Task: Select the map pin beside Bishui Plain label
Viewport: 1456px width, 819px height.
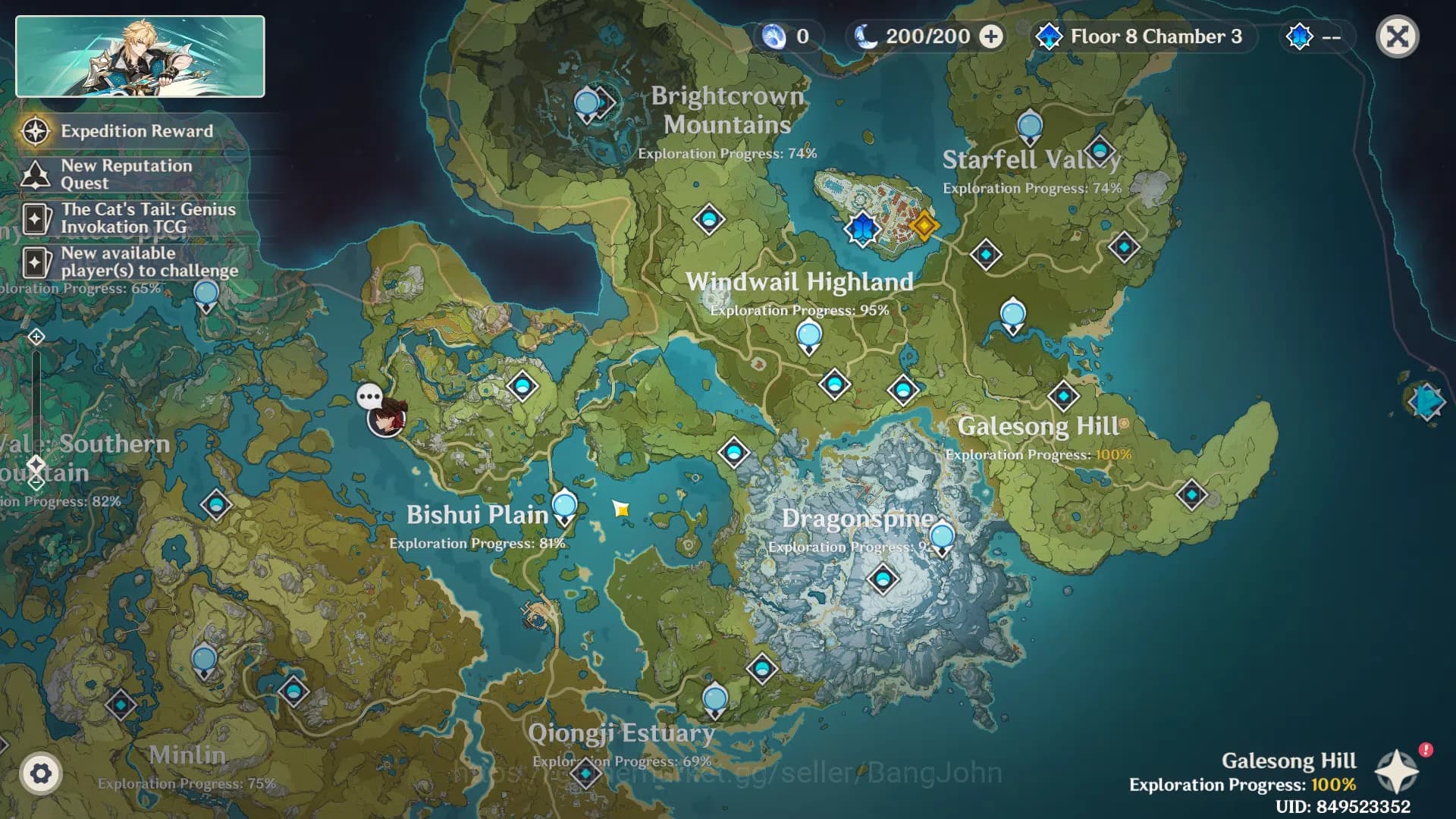Action: (x=564, y=505)
